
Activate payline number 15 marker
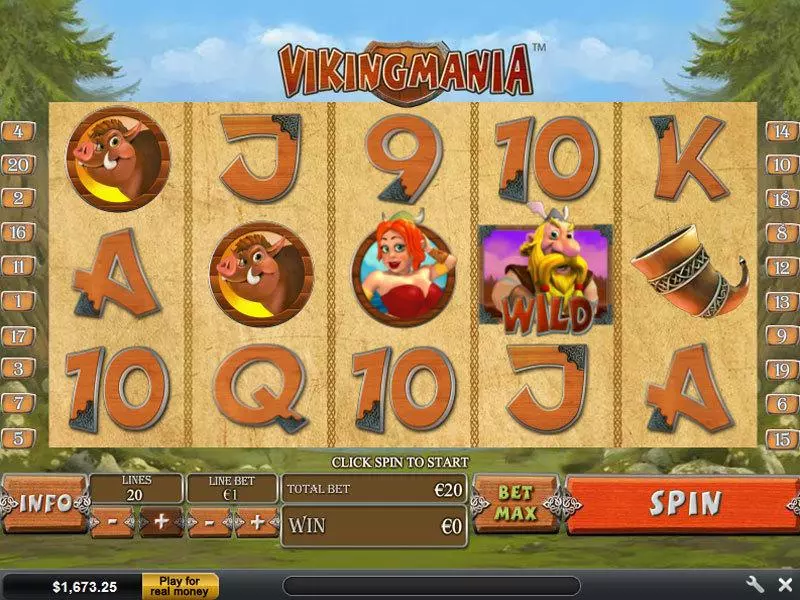pyautogui.click(x=781, y=438)
